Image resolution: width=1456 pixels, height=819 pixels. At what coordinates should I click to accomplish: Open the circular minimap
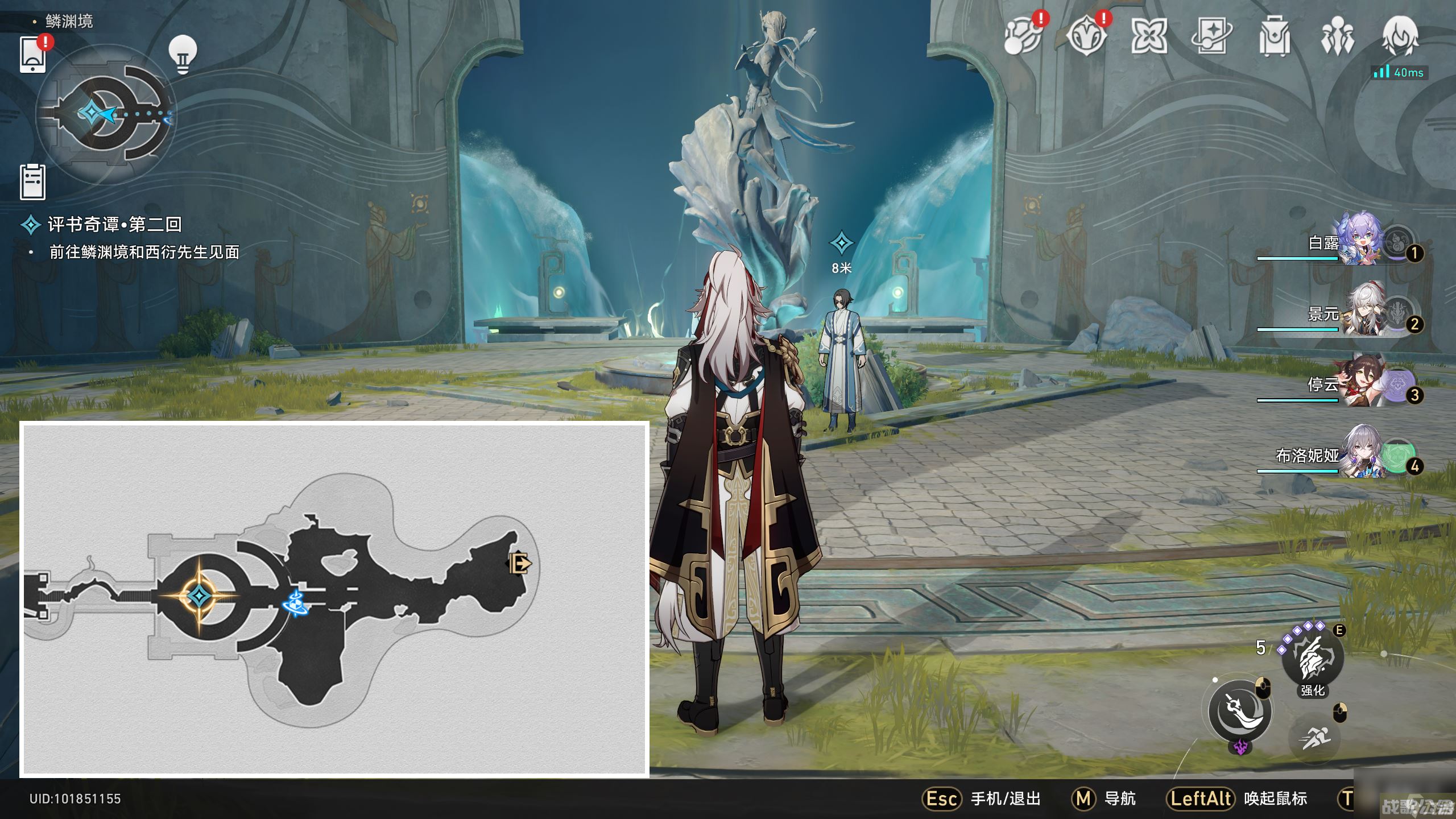pyautogui.click(x=106, y=114)
